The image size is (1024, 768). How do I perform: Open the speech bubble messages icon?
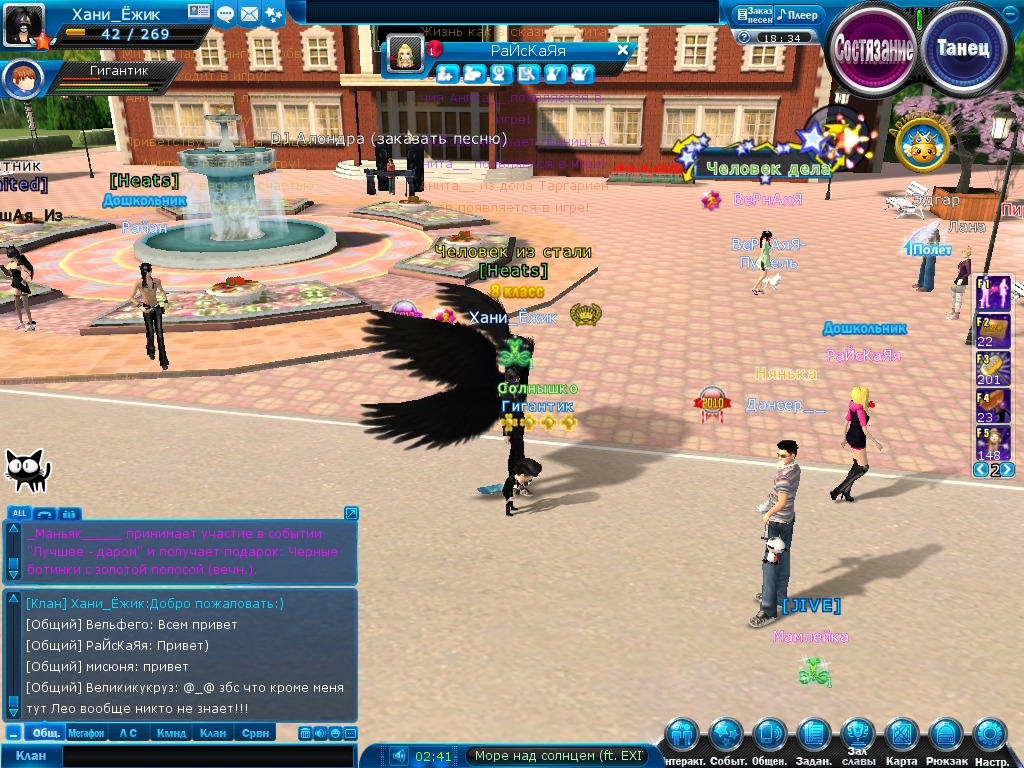(226, 14)
